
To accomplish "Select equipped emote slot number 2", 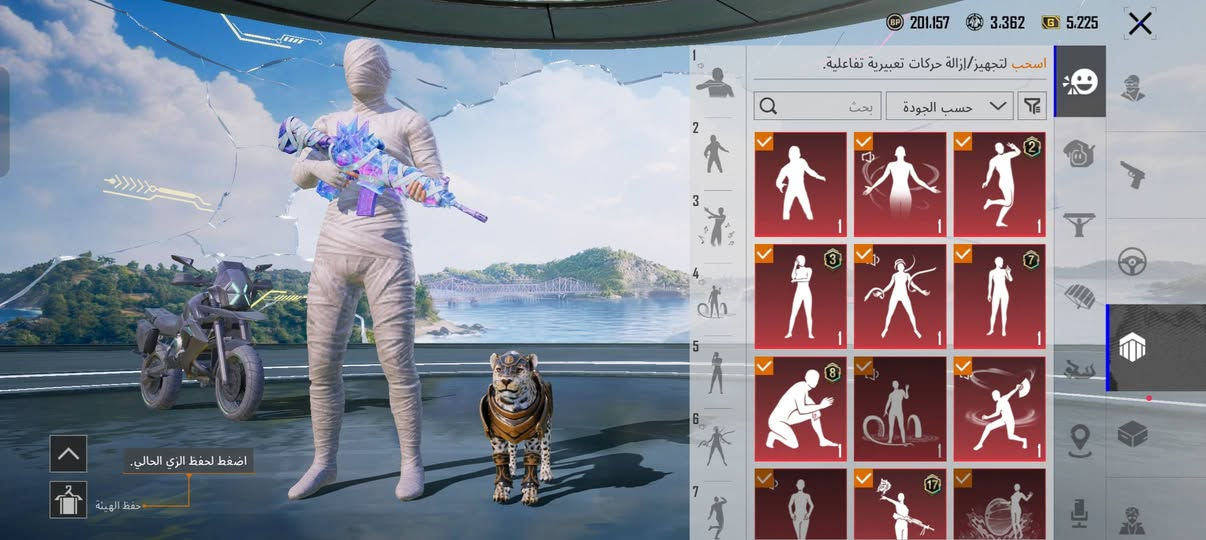I will pos(716,154).
